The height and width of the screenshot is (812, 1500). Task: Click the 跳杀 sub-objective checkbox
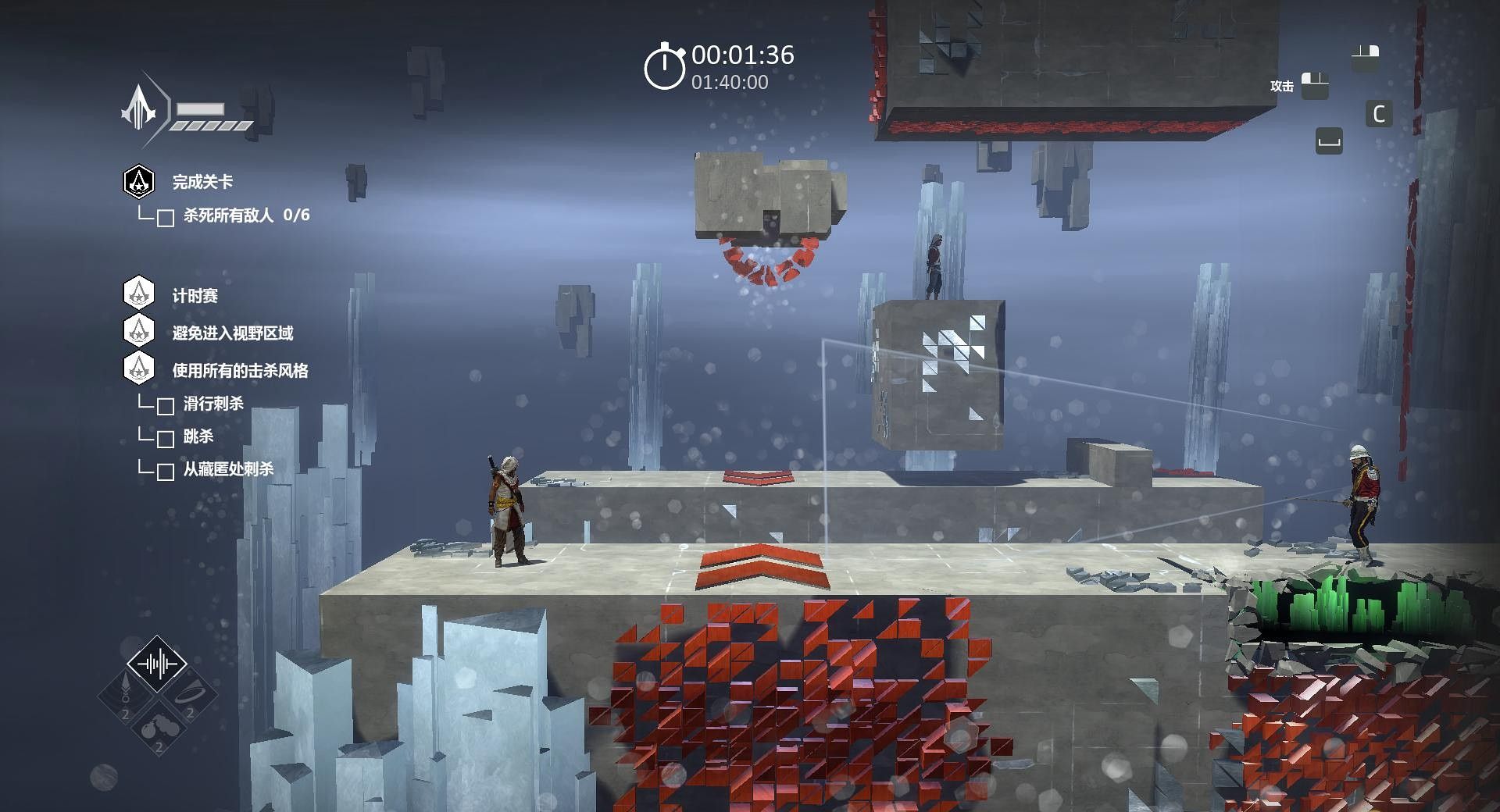(x=166, y=439)
